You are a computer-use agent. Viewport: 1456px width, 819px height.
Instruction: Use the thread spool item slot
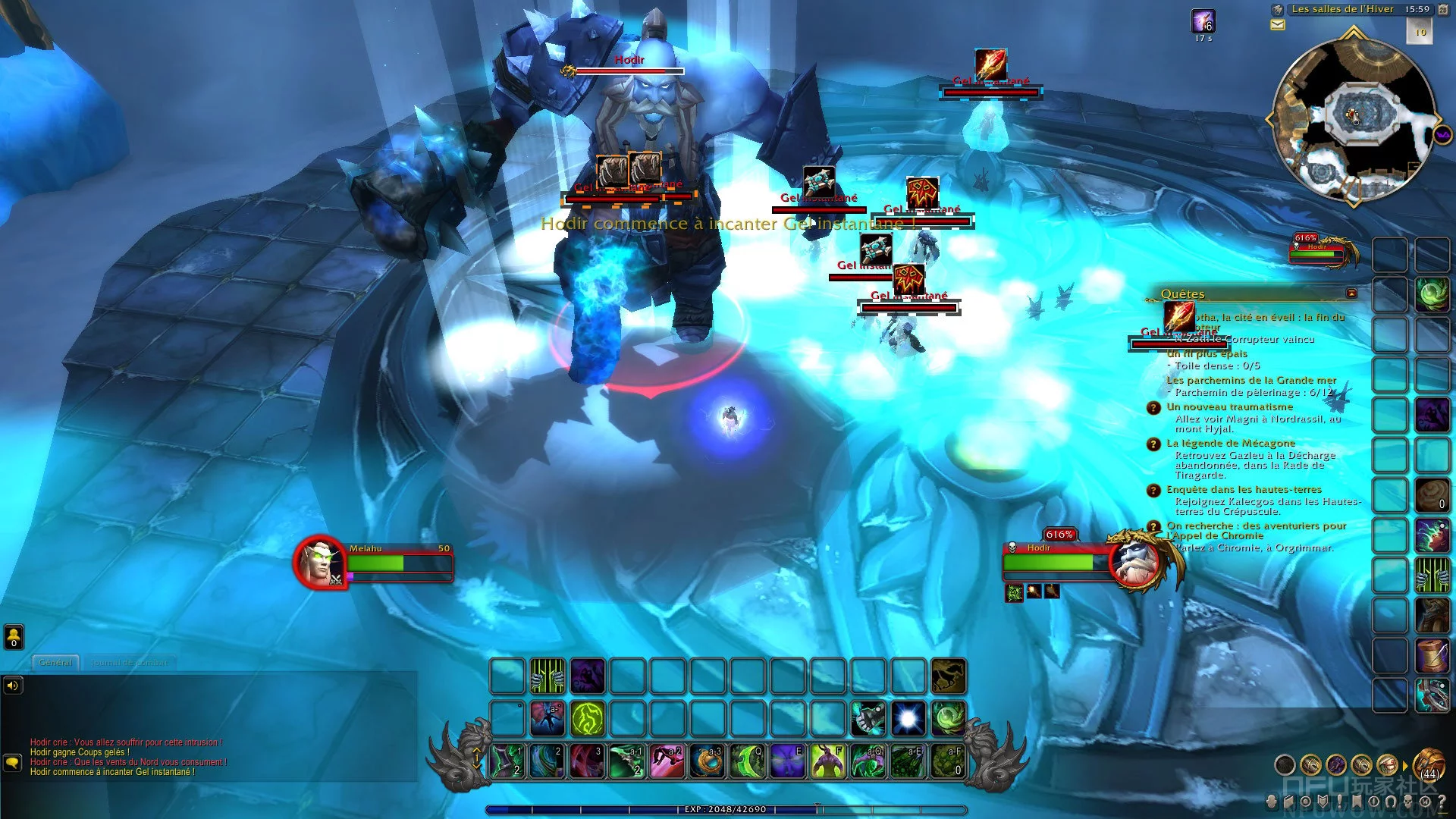click(x=1432, y=655)
